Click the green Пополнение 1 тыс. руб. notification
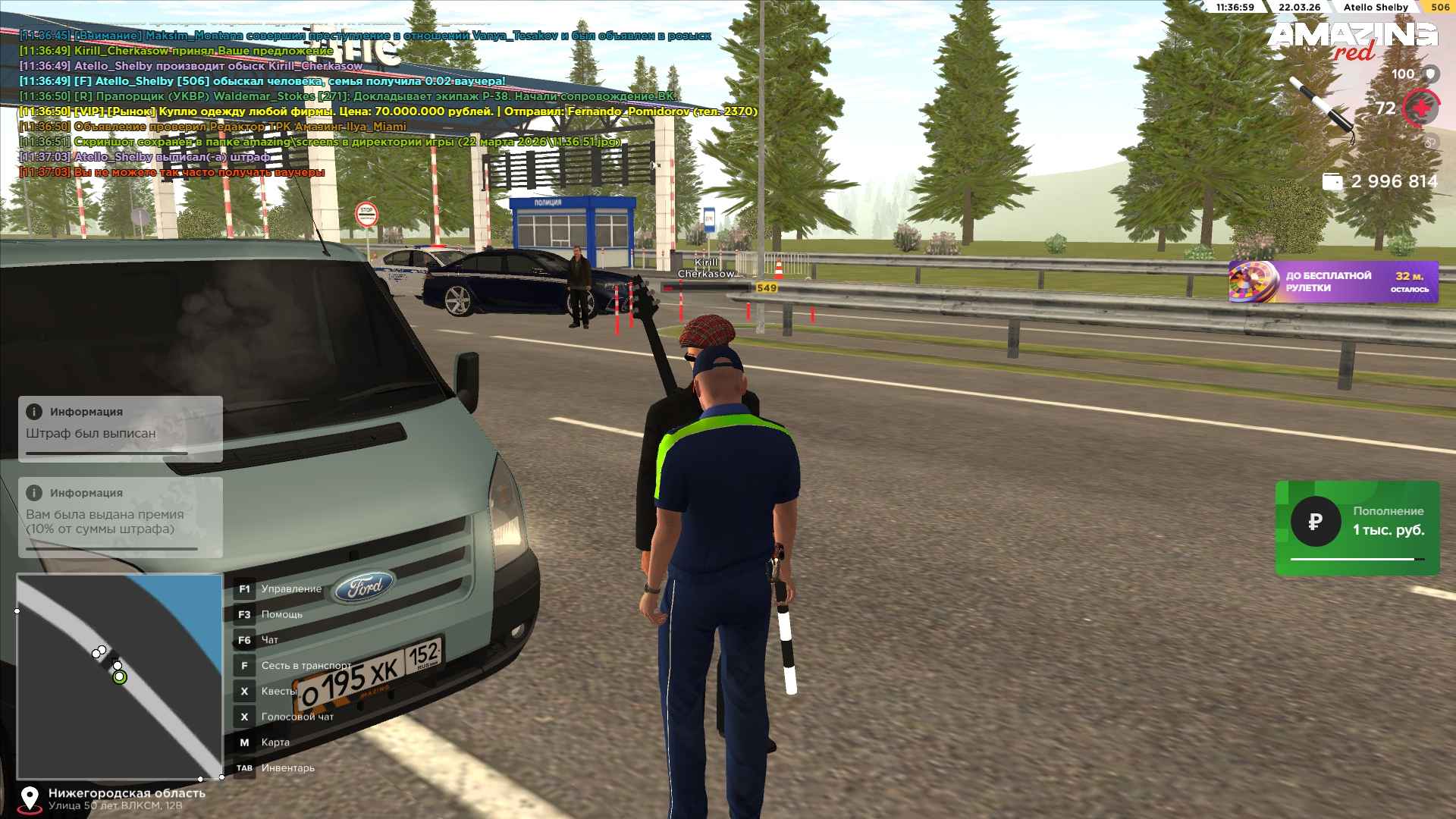This screenshot has width=1456, height=819. tap(1357, 528)
